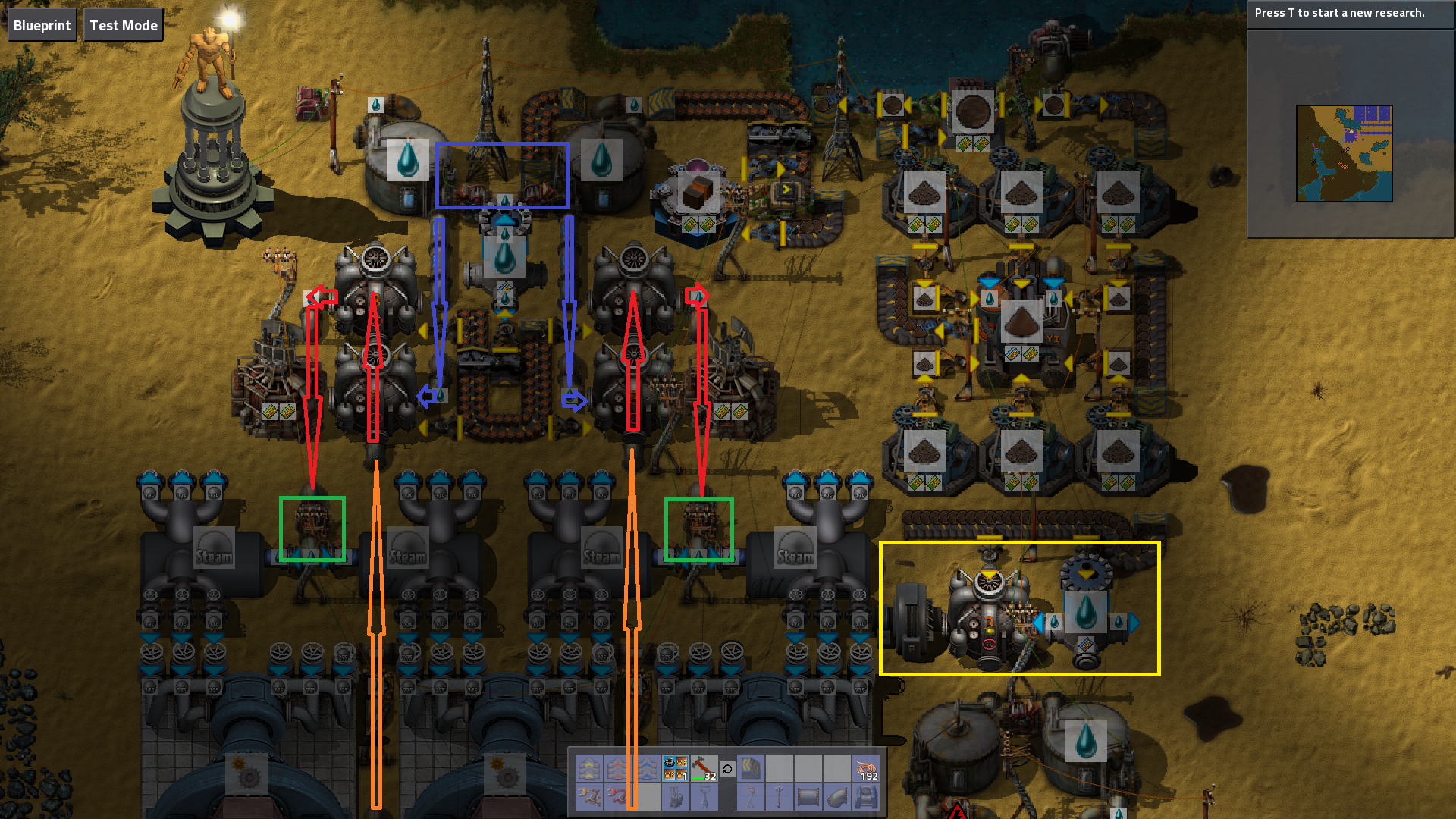Select the yellow transport belt slot
This screenshot has width=1456, height=819.
(588, 768)
